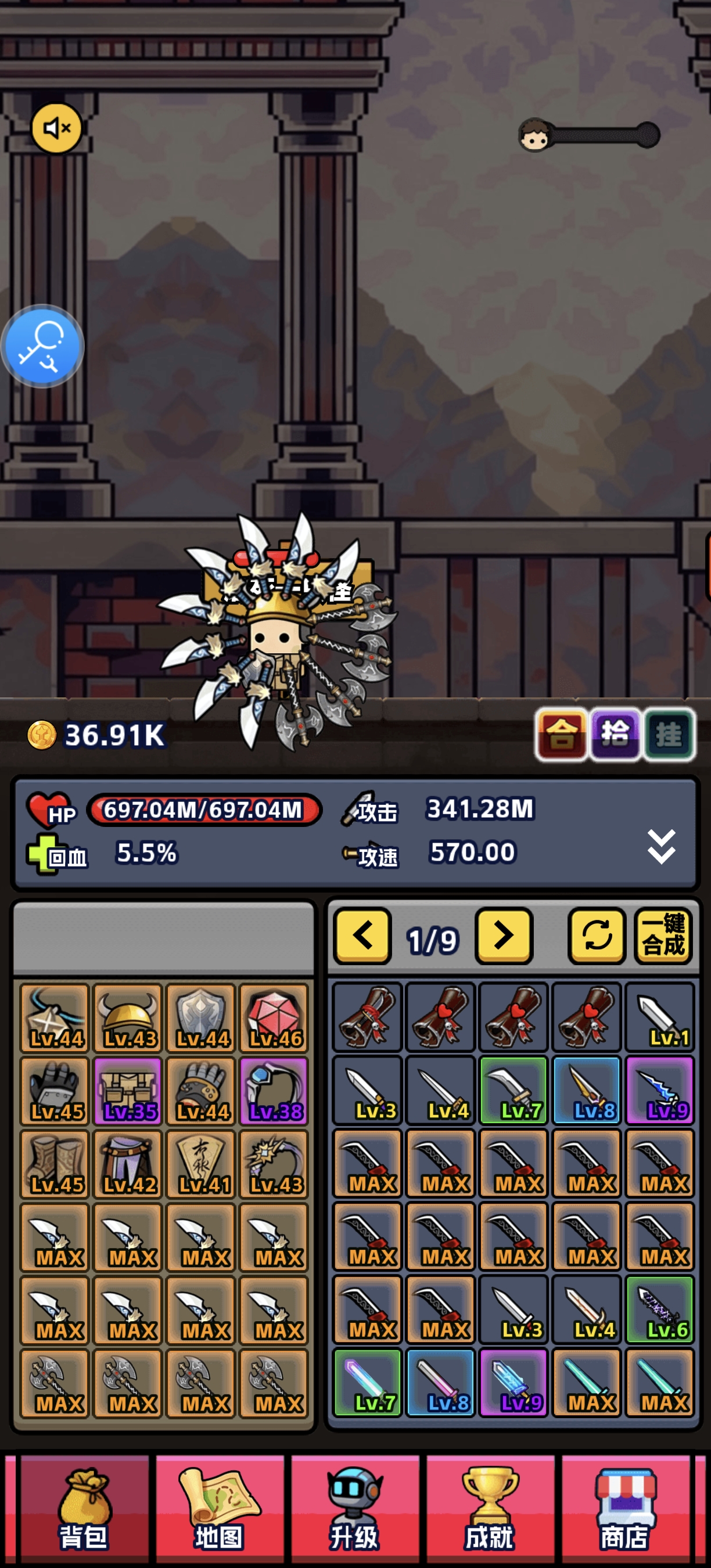Select the Lv.43 horned helmet slot
This screenshot has height=1568, width=711.
[x=128, y=1017]
